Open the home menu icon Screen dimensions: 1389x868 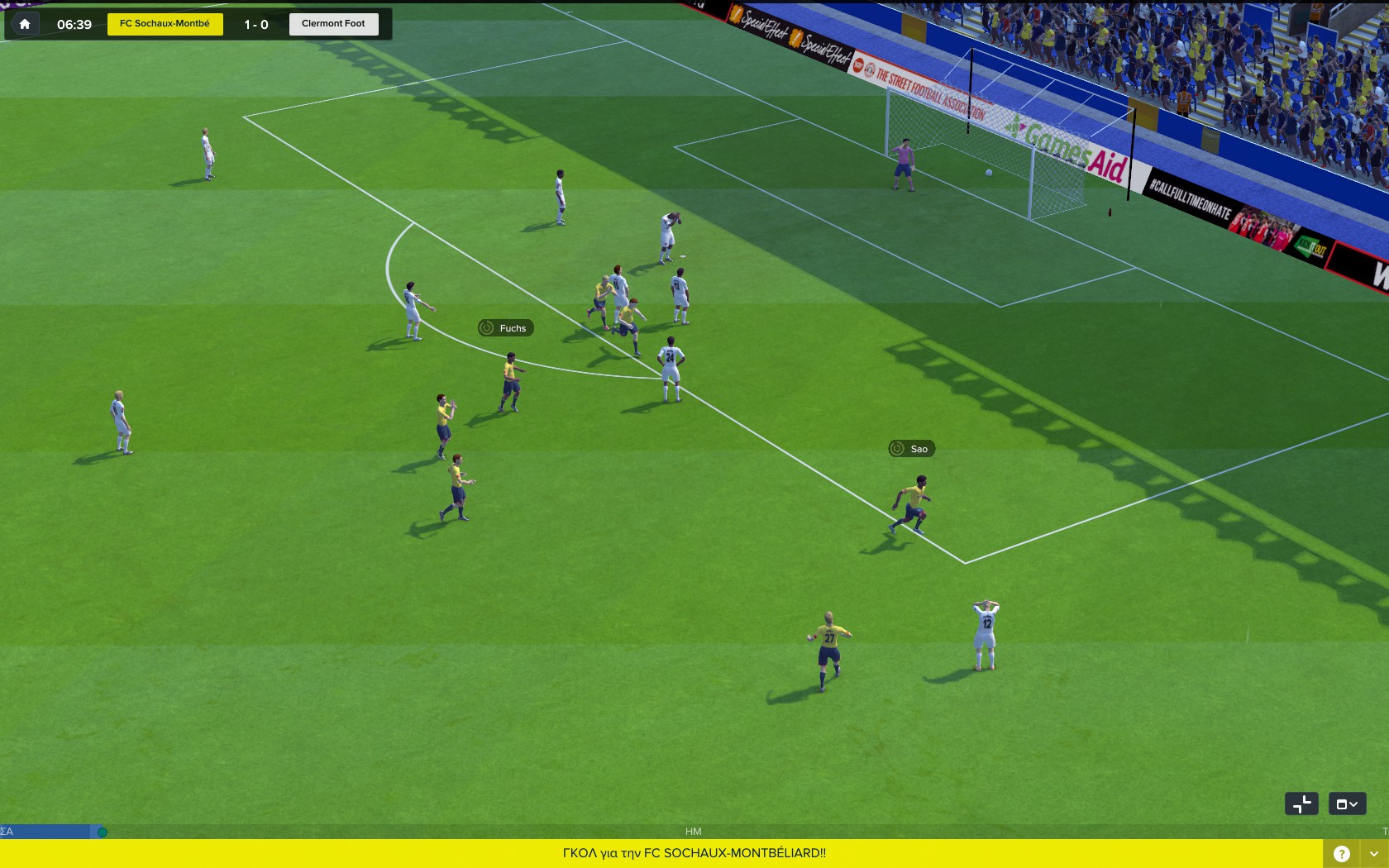point(25,24)
